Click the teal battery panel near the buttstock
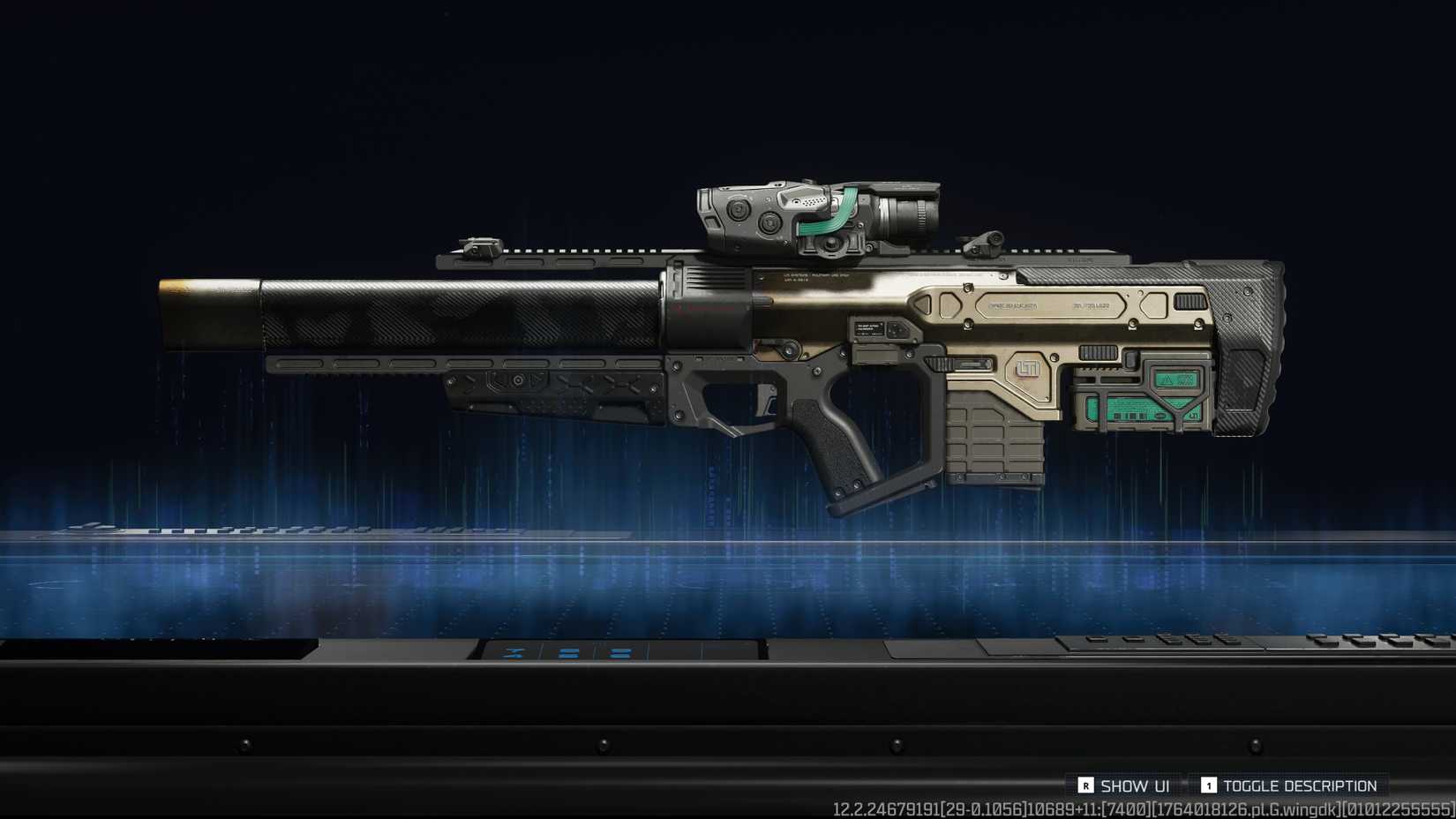This screenshot has height=819, width=1456. (1137, 409)
